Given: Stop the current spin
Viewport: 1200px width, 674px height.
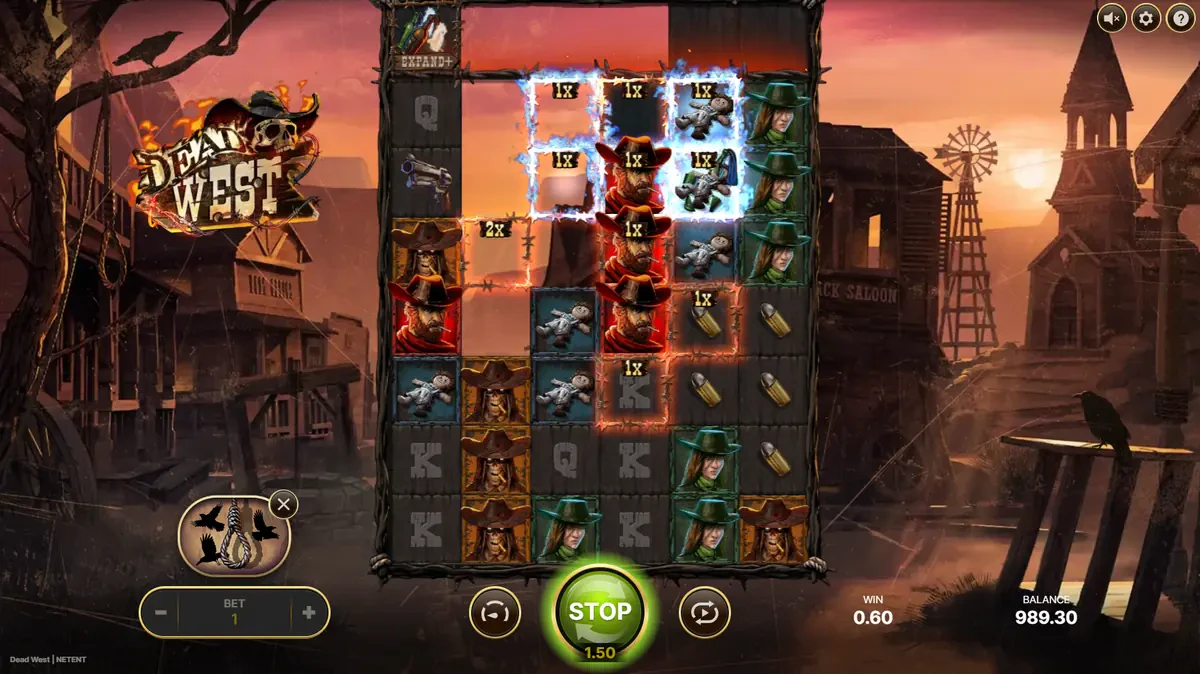Looking at the screenshot, I should point(600,612).
